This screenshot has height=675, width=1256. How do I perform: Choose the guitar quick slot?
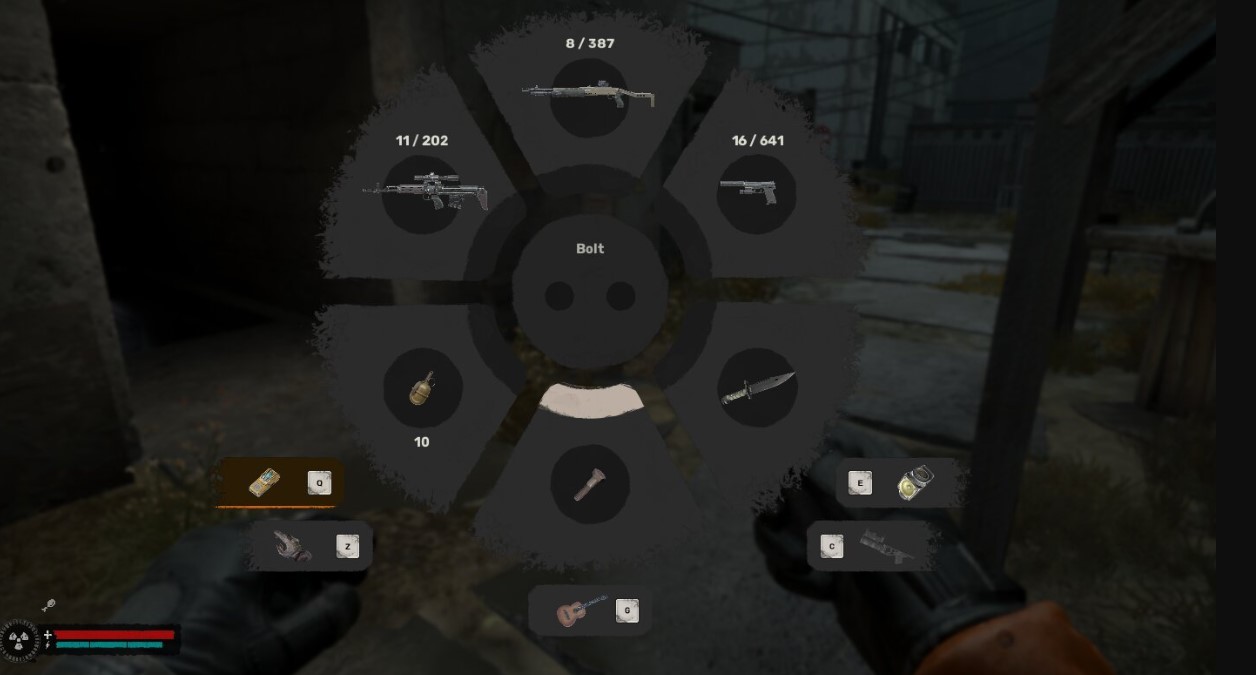coord(581,610)
